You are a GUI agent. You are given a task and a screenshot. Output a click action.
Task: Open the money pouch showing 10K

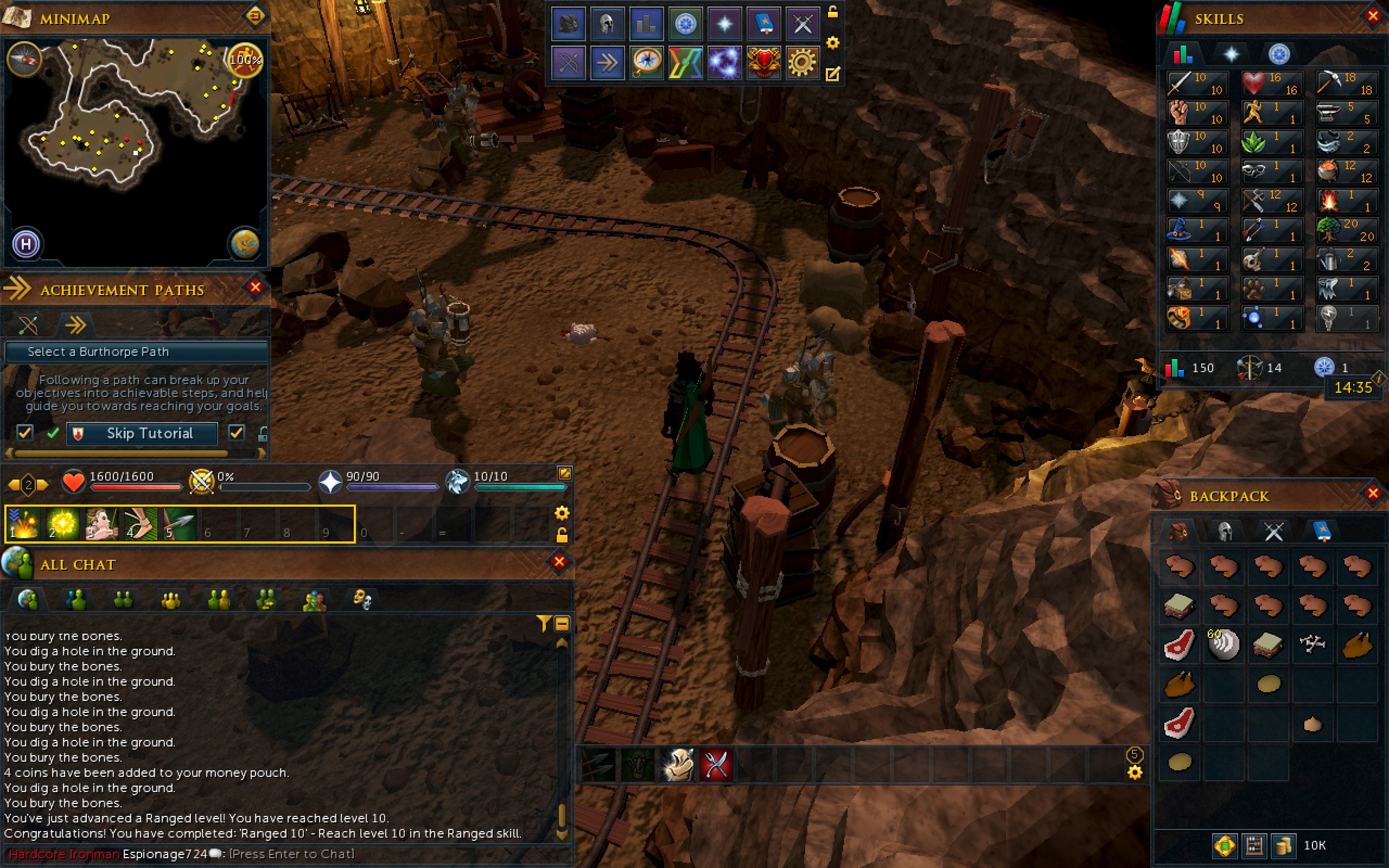click(x=1283, y=845)
